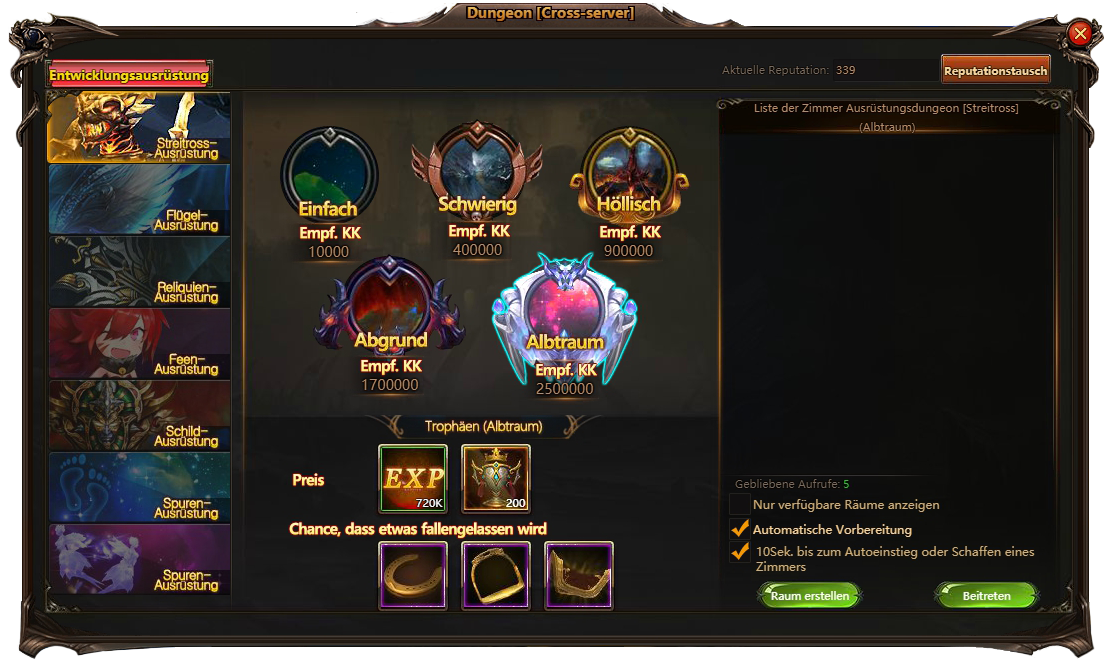Switch to Flügel-Ausrüstung category
The width and height of the screenshot is (1105, 663).
pyautogui.click(x=139, y=200)
